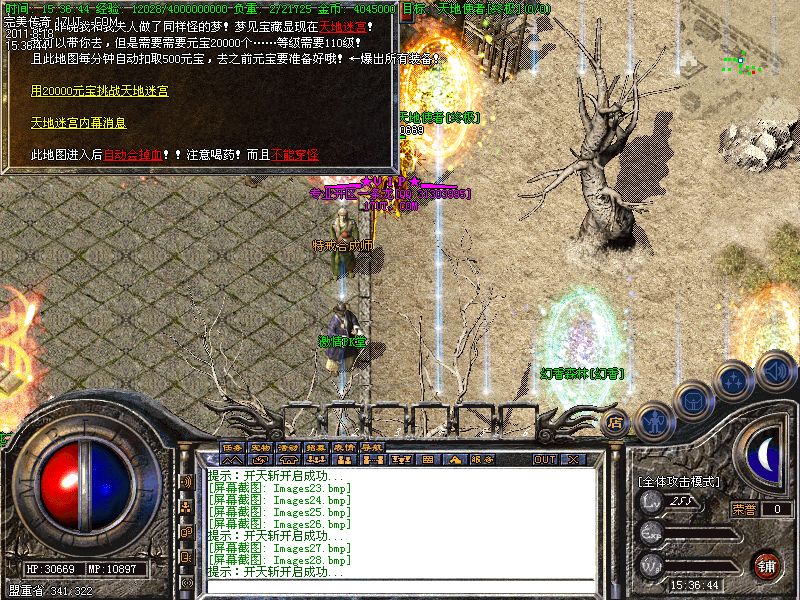The height and width of the screenshot is (600, 800).
Task: Open the 表情 emotes tab
Action: click(x=344, y=447)
